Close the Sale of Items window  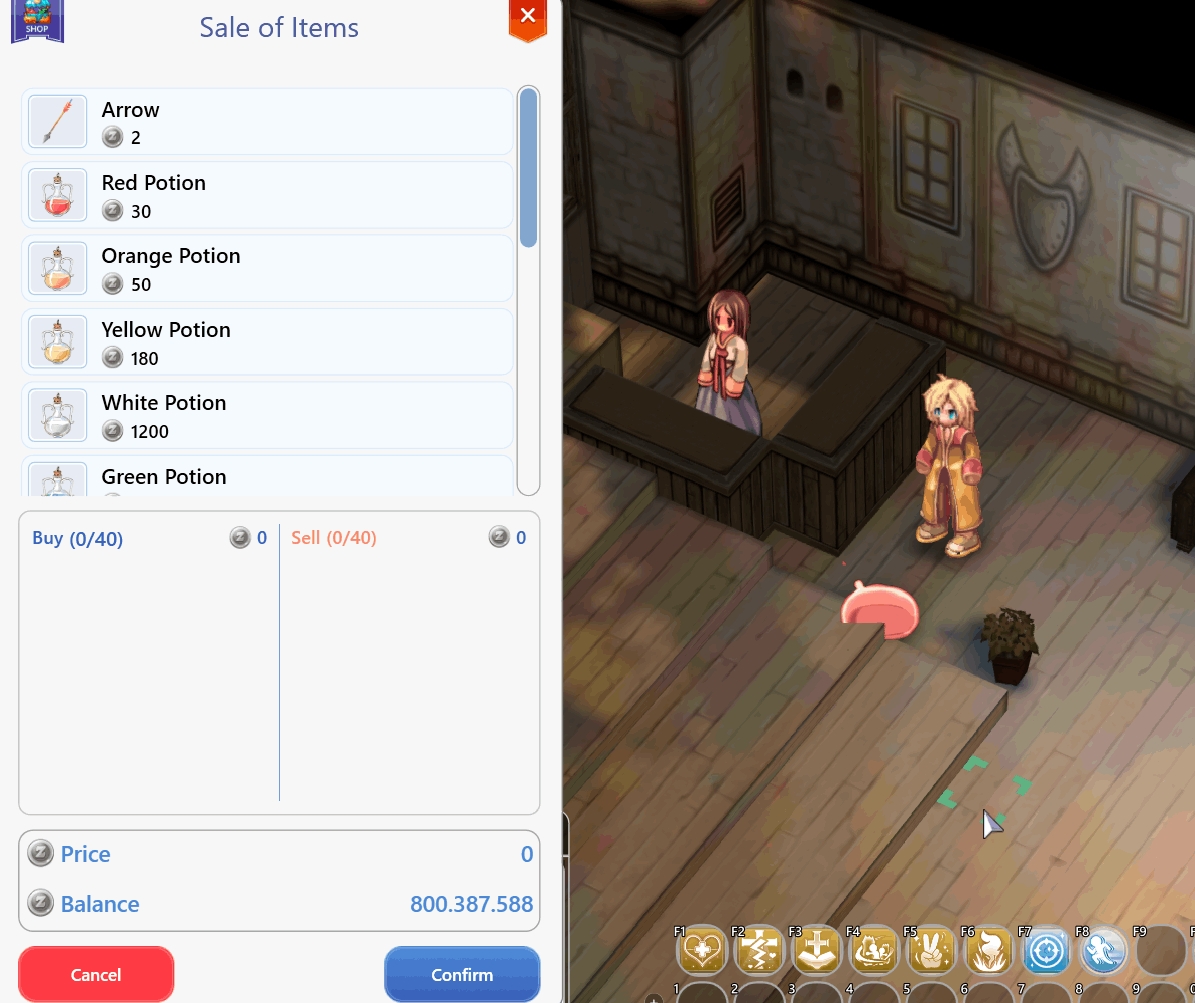pyautogui.click(x=528, y=17)
